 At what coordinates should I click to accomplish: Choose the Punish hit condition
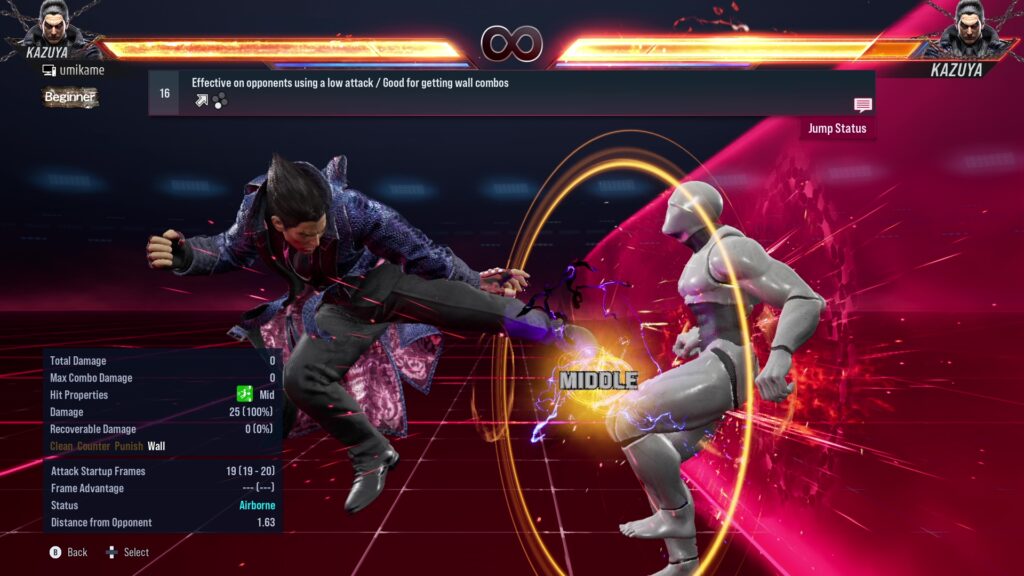[x=129, y=446]
